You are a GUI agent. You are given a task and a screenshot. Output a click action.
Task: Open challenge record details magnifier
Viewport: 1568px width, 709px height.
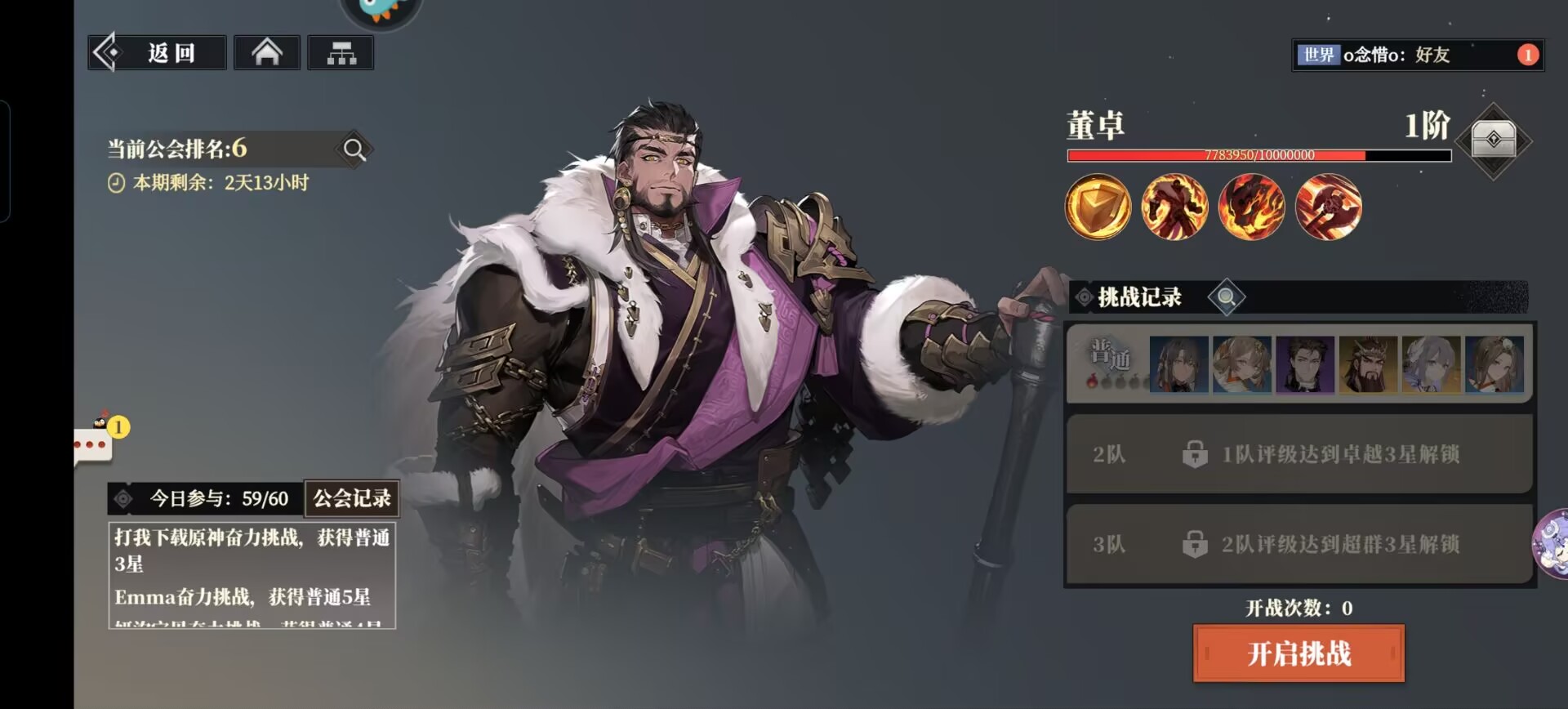(x=1226, y=297)
